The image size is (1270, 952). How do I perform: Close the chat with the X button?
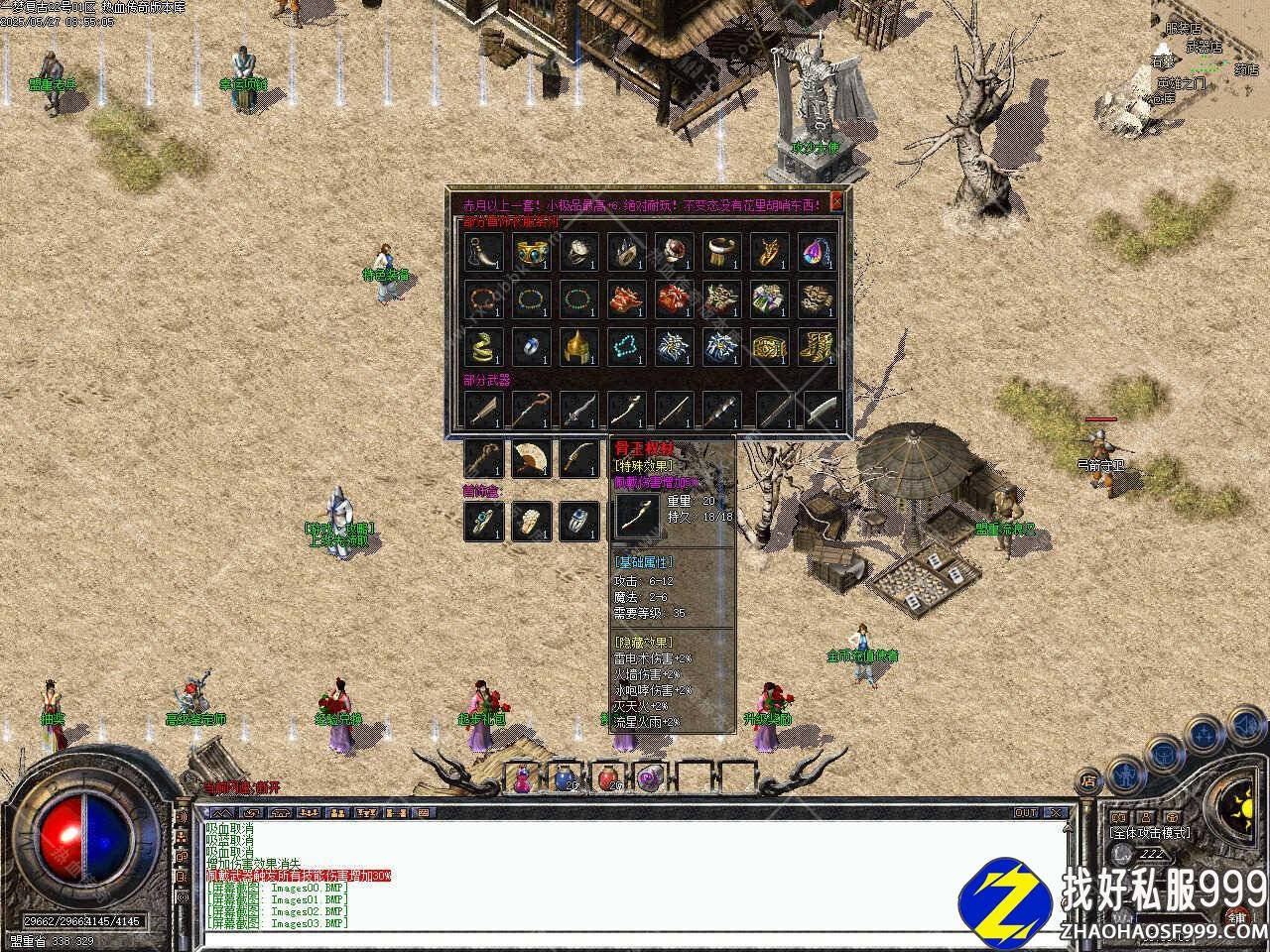[x=1056, y=812]
